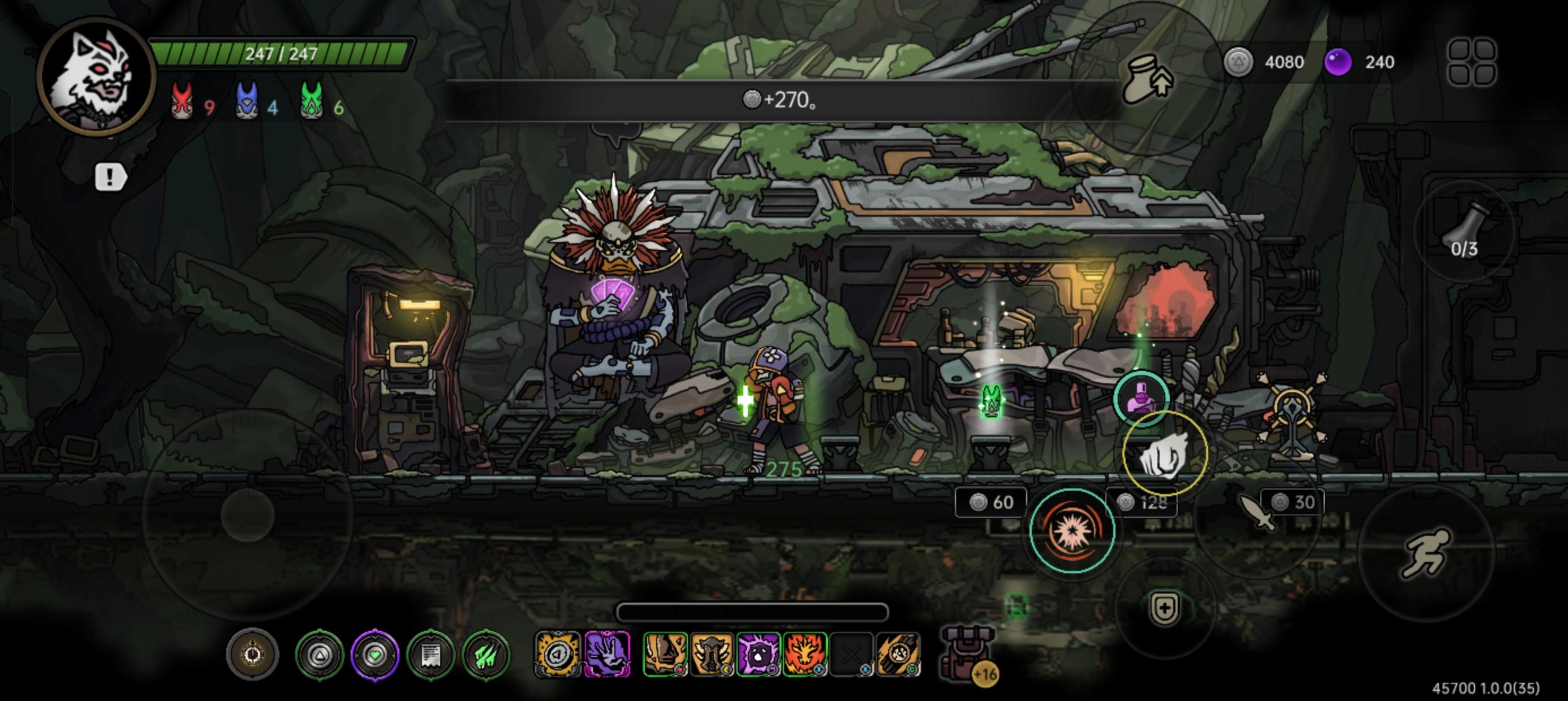1568x701 pixels.
Task: Tap the green heart coin icon
Action: [x=375, y=655]
